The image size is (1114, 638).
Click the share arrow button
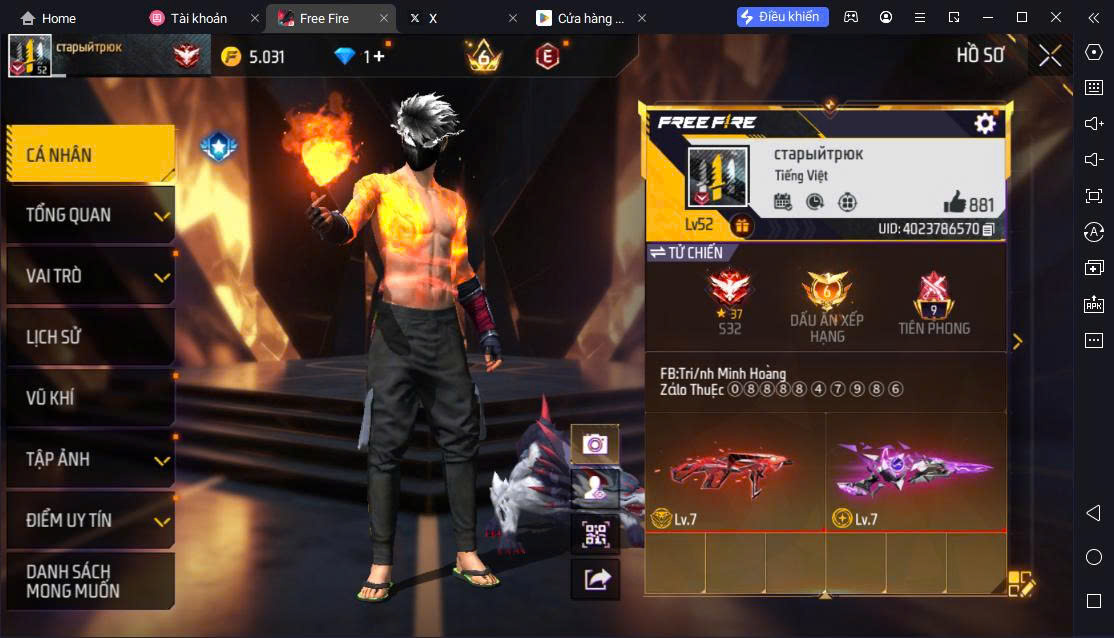click(x=595, y=579)
